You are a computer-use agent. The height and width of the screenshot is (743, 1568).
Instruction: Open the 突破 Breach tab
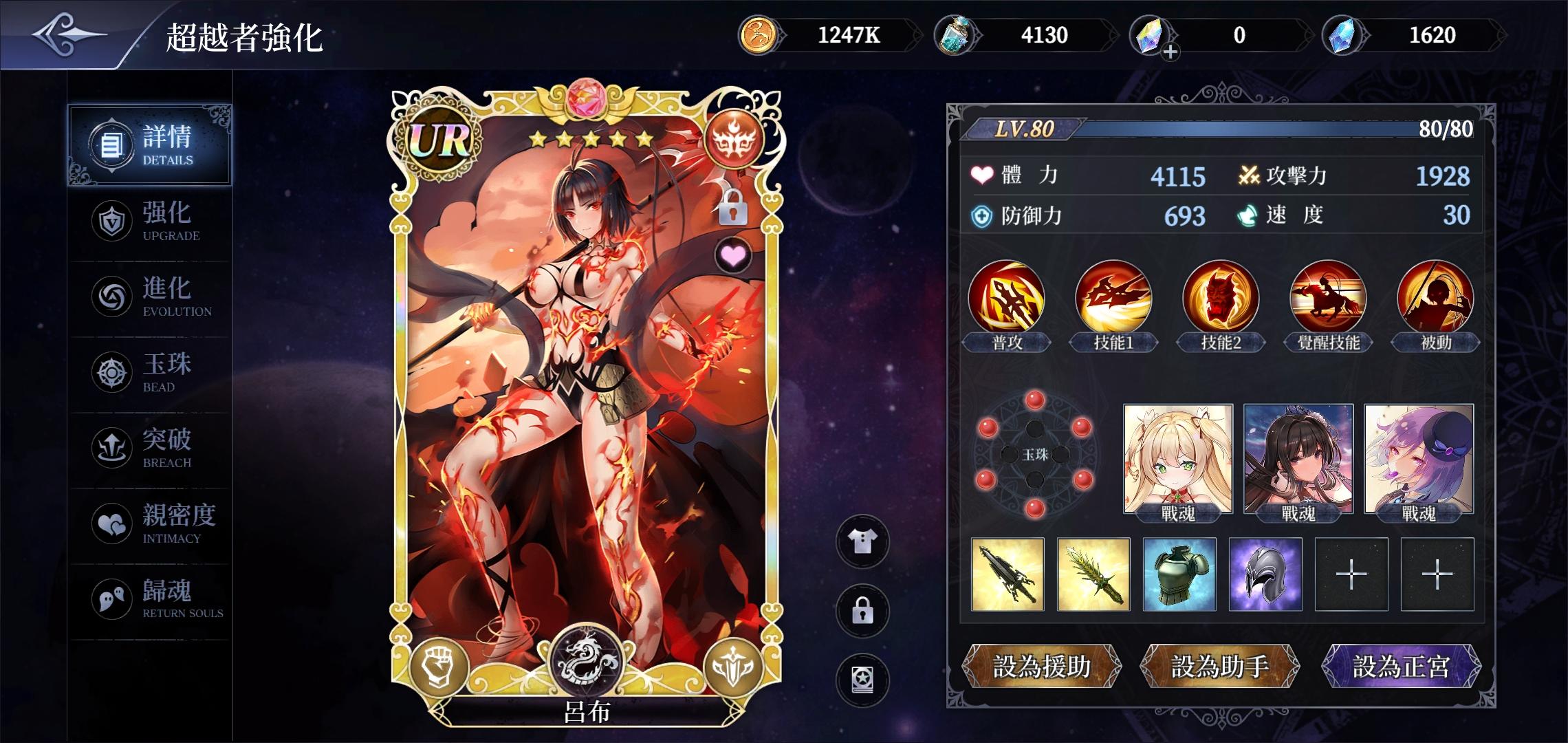coord(149,449)
